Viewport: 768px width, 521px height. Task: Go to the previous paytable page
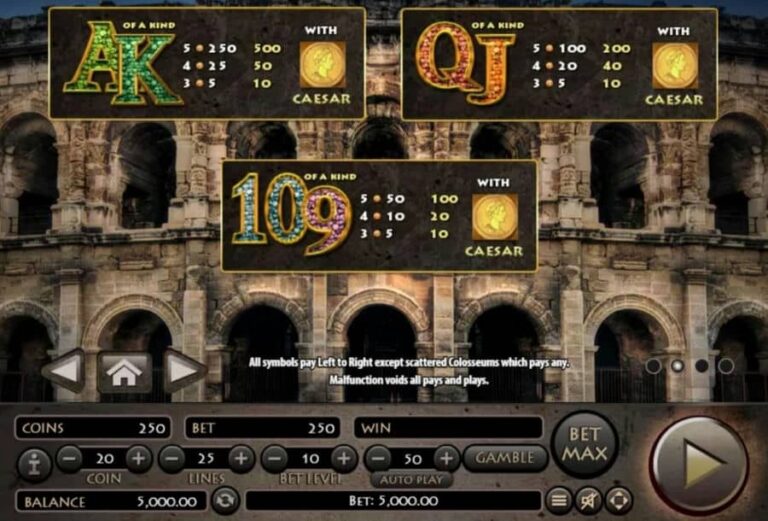pos(62,372)
